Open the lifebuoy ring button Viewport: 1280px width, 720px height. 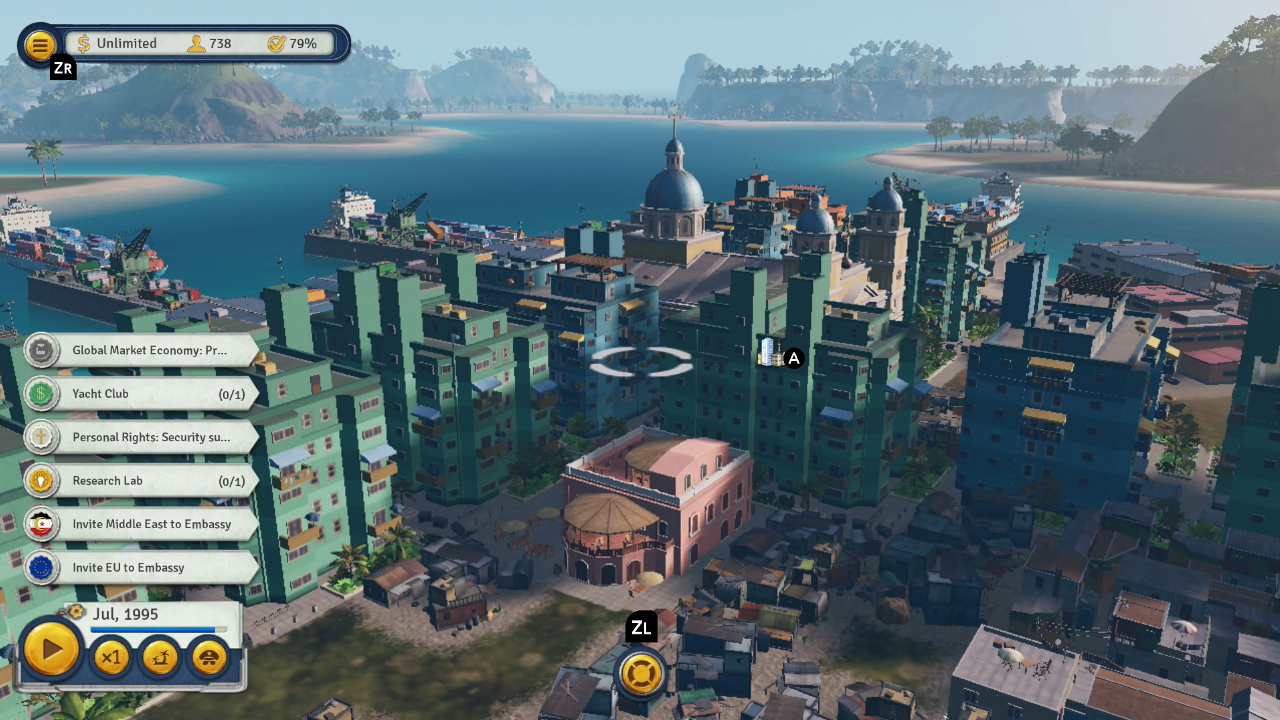(641, 672)
